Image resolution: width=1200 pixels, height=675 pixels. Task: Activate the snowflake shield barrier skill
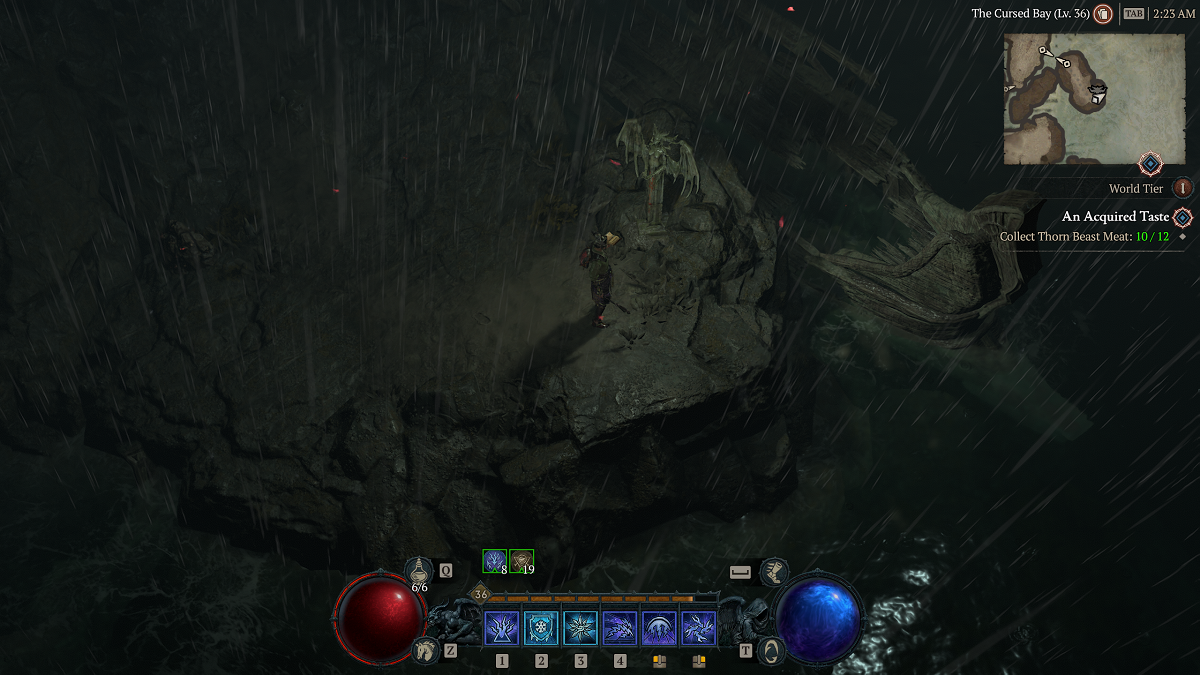(x=541, y=628)
